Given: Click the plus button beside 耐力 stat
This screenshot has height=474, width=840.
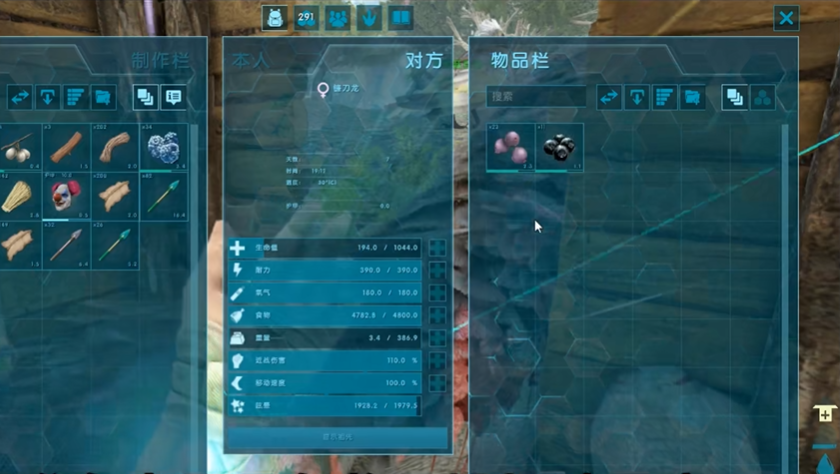Looking at the screenshot, I should click(x=437, y=270).
